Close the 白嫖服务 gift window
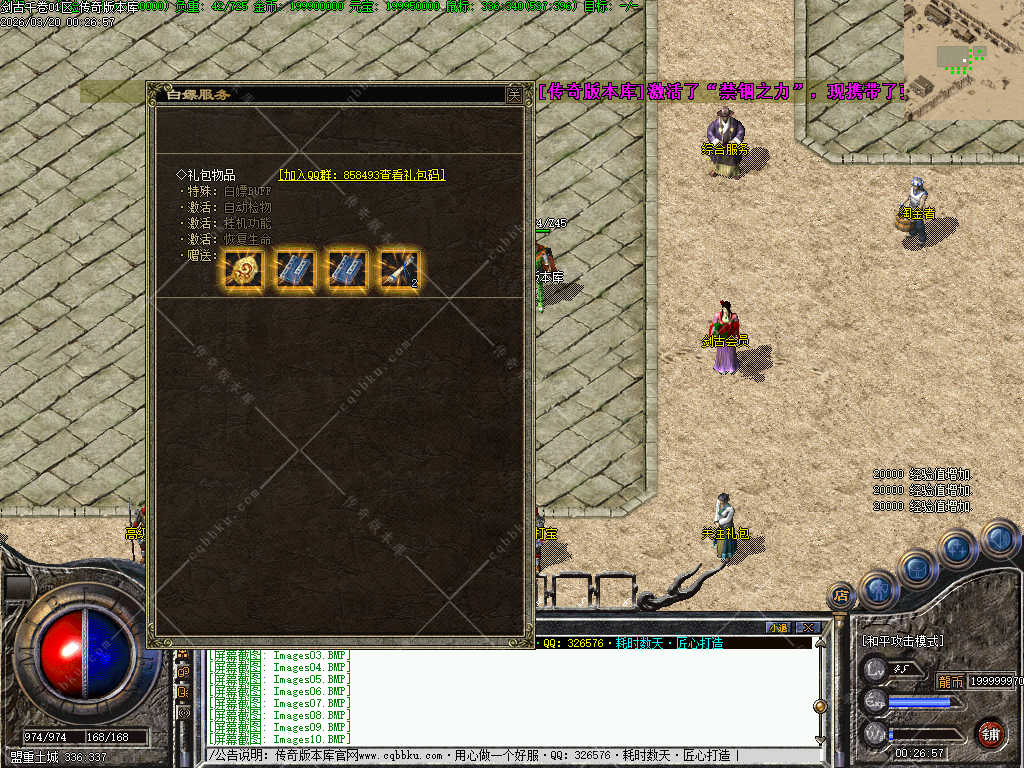The image size is (1024, 768). (x=513, y=94)
